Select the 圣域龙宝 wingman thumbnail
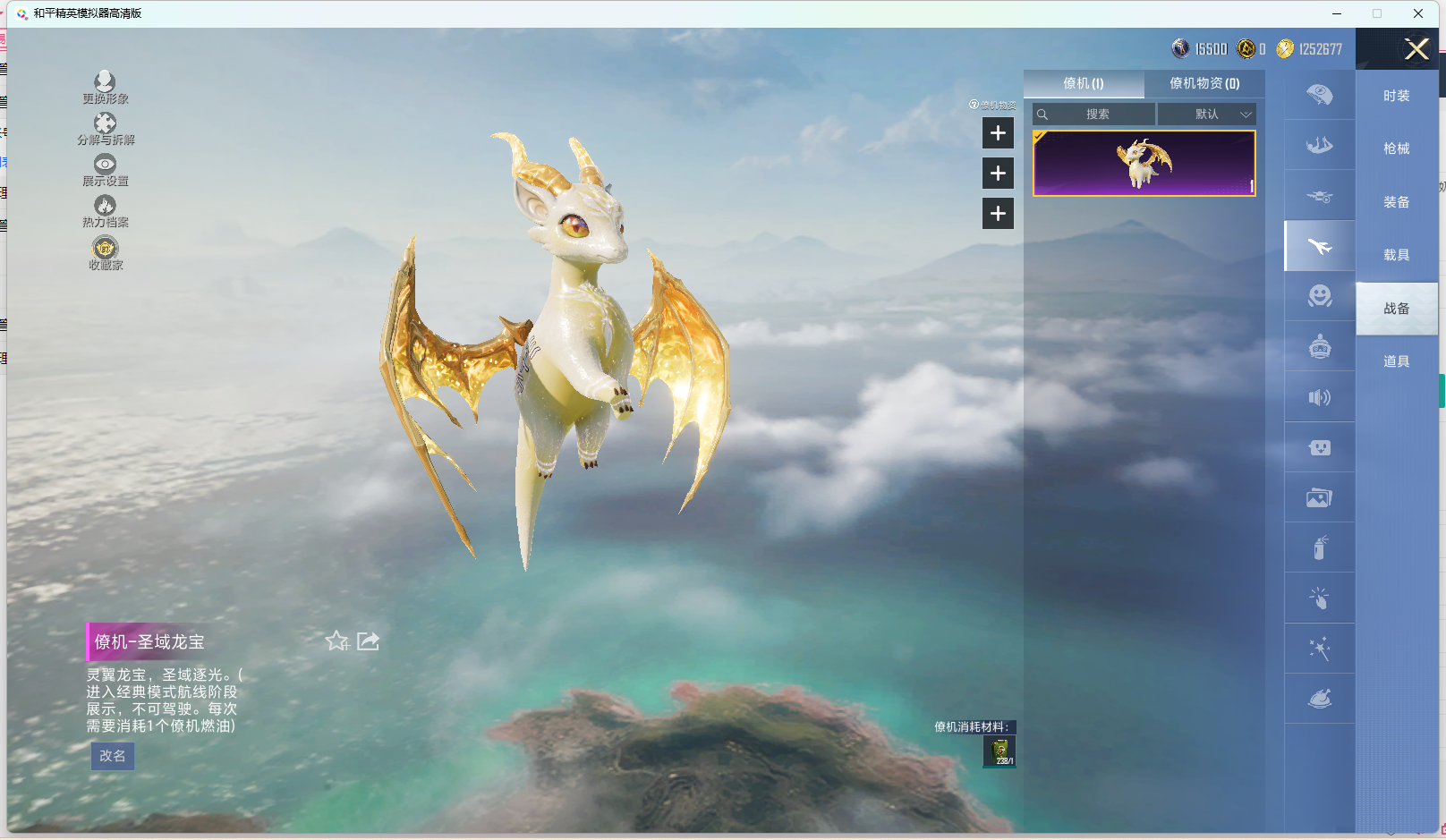Image resolution: width=1446 pixels, height=840 pixels. (1144, 163)
